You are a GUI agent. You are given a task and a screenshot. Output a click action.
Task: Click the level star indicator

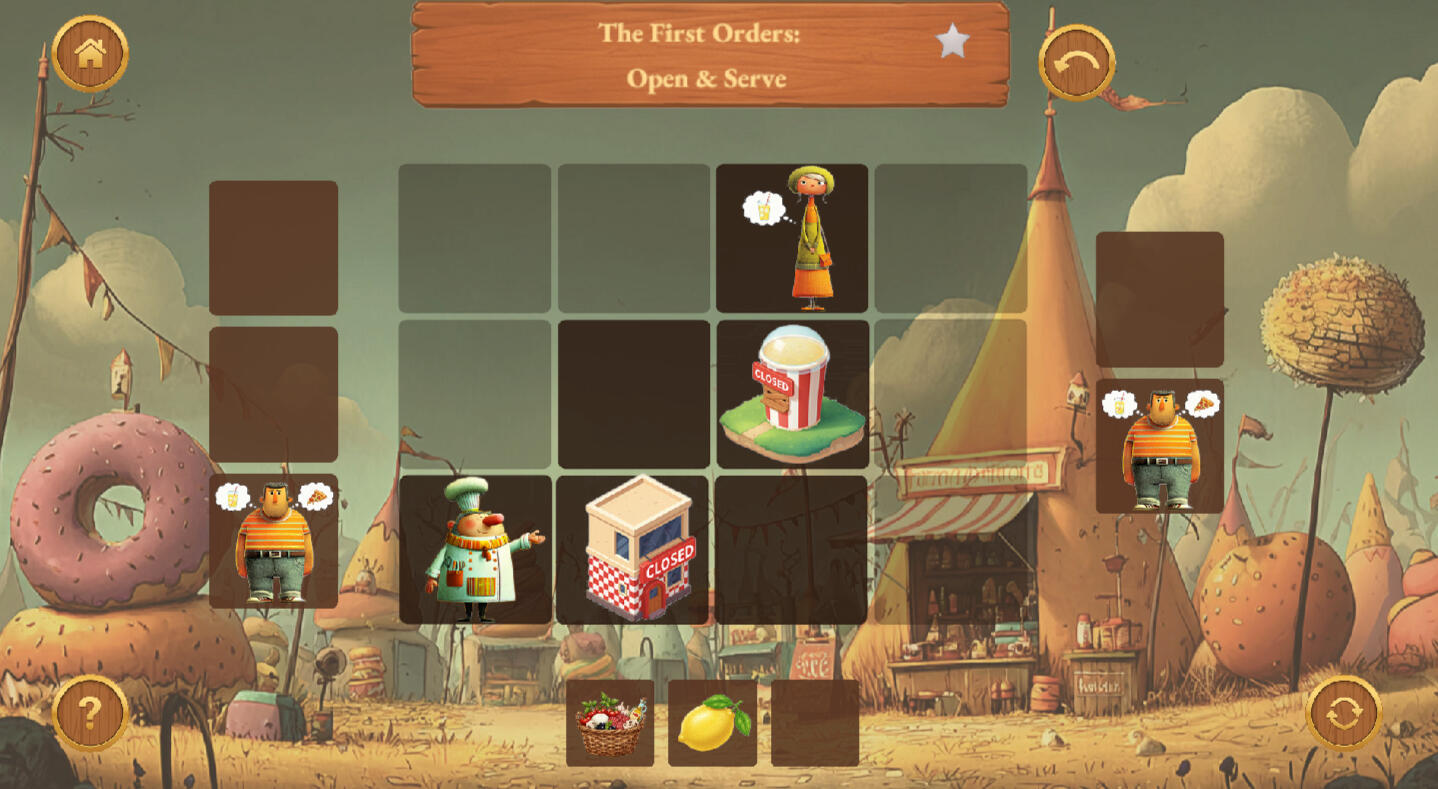coord(952,41)
